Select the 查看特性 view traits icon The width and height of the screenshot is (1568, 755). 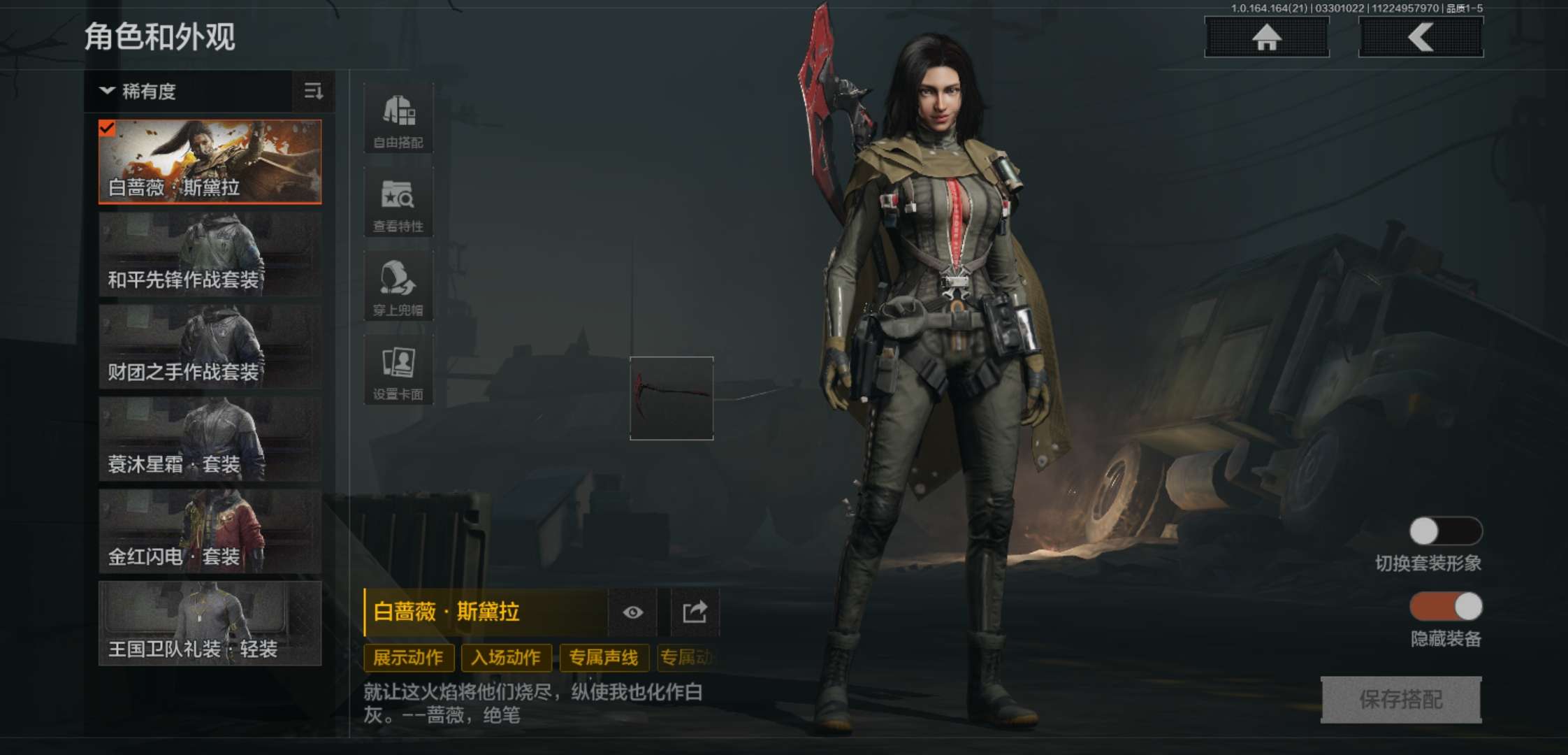click(x=398, y=201)
